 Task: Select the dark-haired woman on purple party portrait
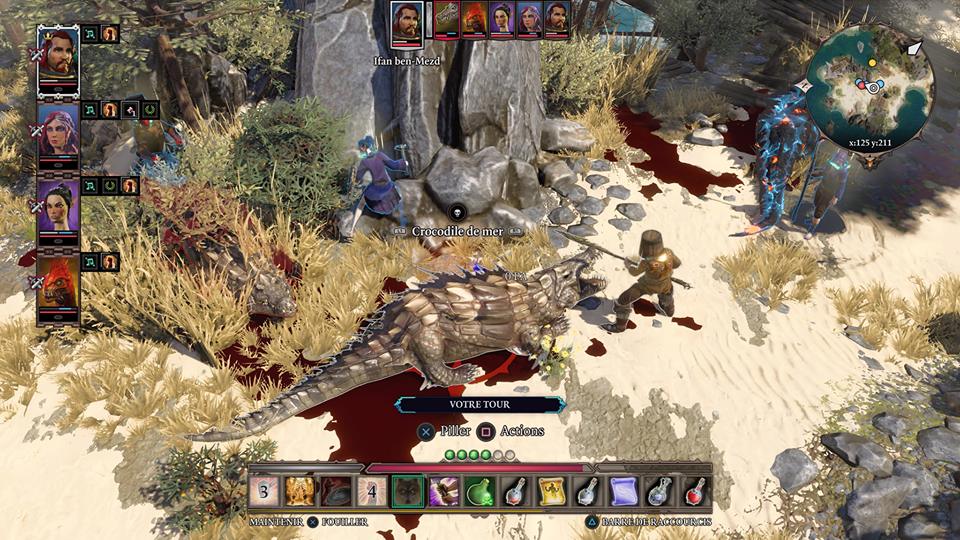58,206
